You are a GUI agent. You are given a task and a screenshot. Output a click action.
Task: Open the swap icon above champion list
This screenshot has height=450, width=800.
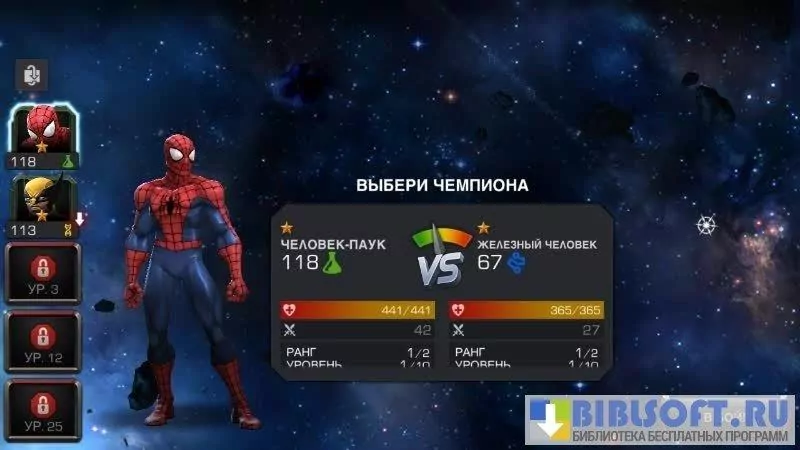[x=32, y=75]
